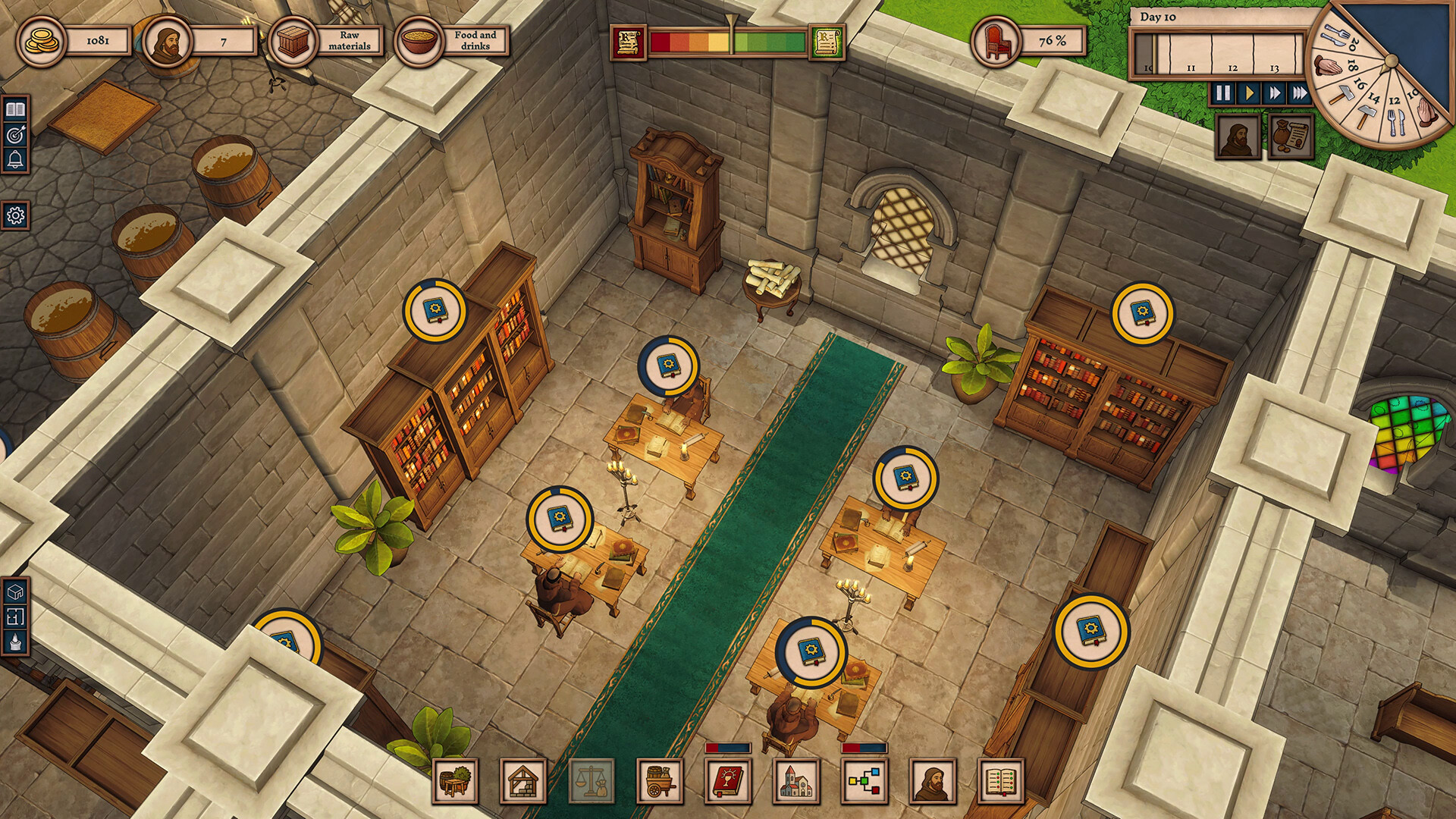The image size is (1456, 819).
Task: Open the open-book icon on left sidebar
Action: point(15,110)
